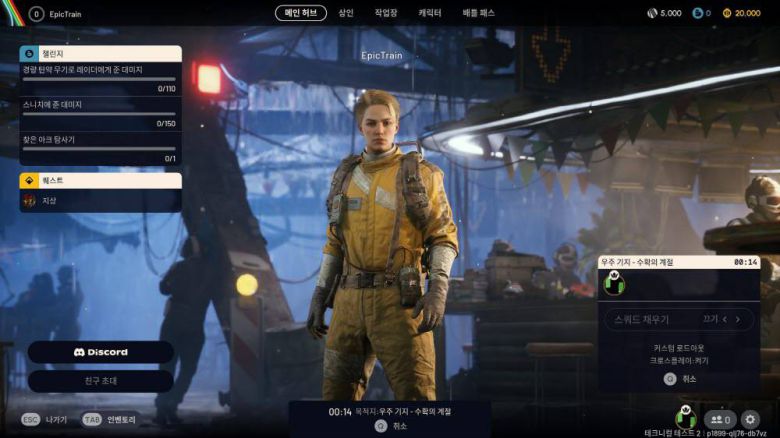
Task: Open the 상인 (Traders) tab
Action: (x=346, y=13)
